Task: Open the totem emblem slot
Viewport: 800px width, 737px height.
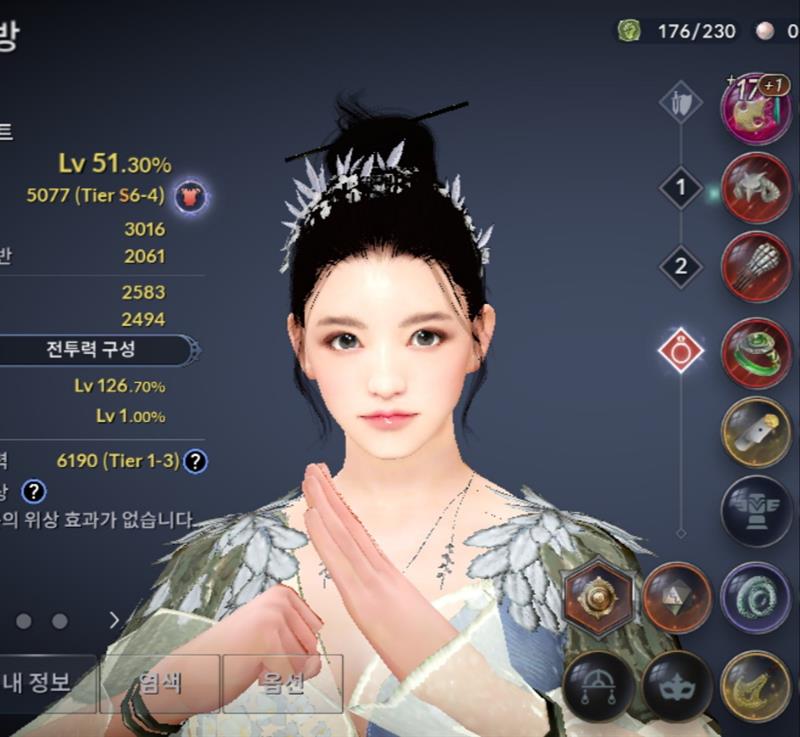Action: [755, 511]
